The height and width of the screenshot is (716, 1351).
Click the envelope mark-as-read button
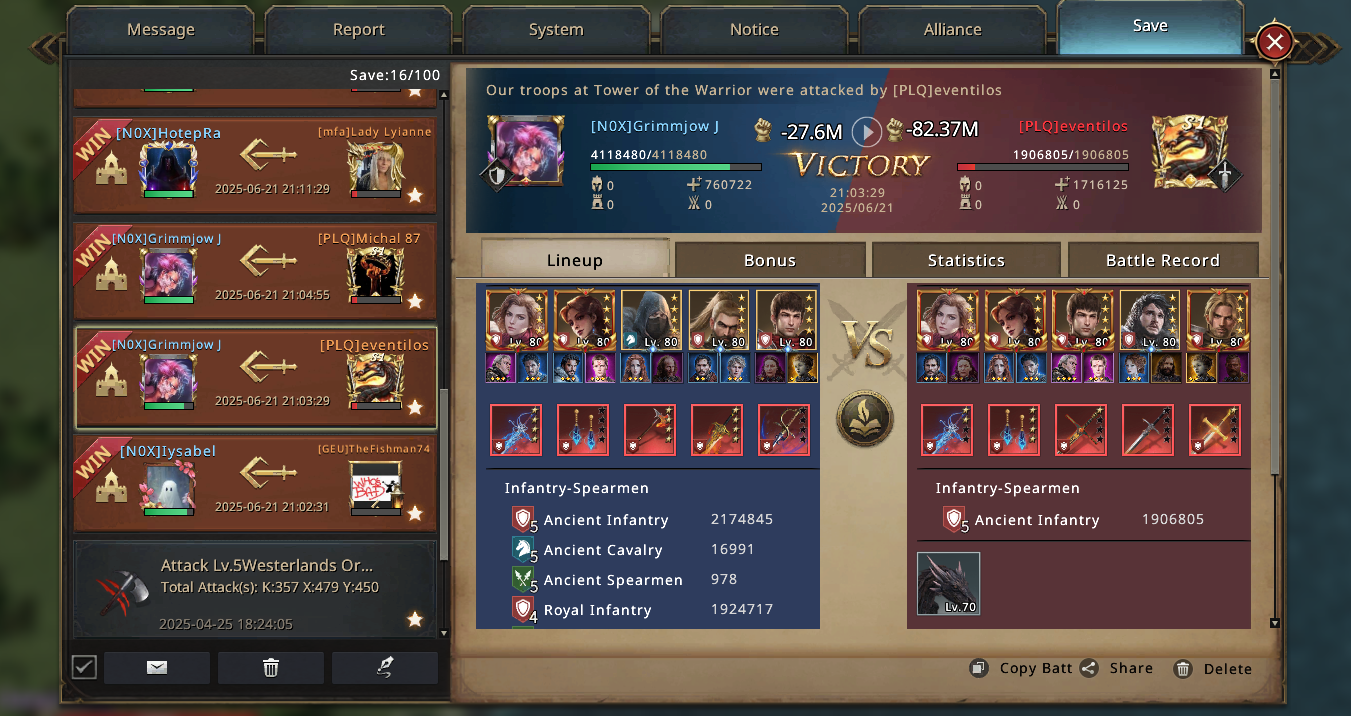coord(157,668)
